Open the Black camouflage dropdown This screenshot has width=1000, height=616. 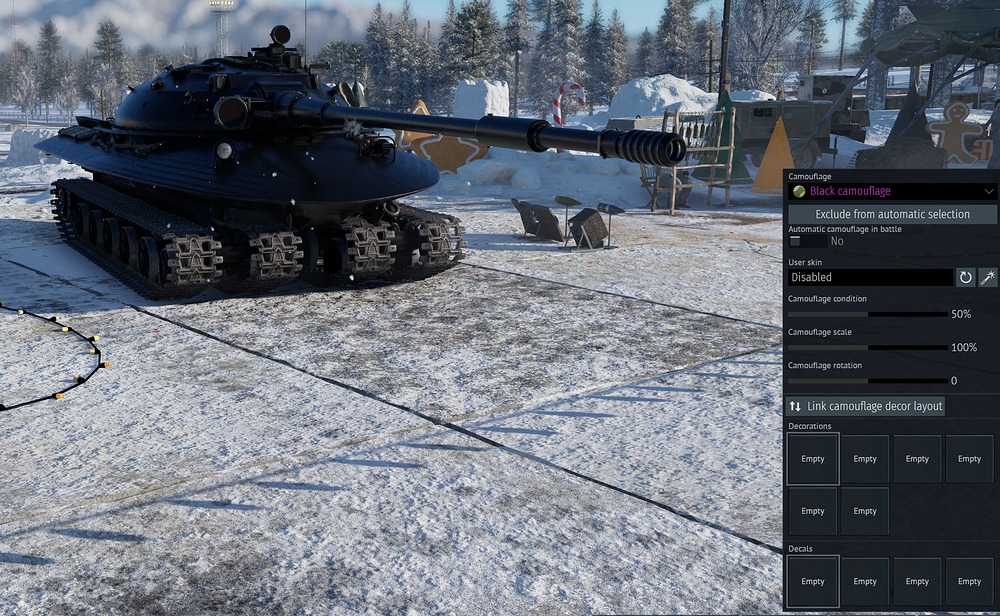coord(892,191)
